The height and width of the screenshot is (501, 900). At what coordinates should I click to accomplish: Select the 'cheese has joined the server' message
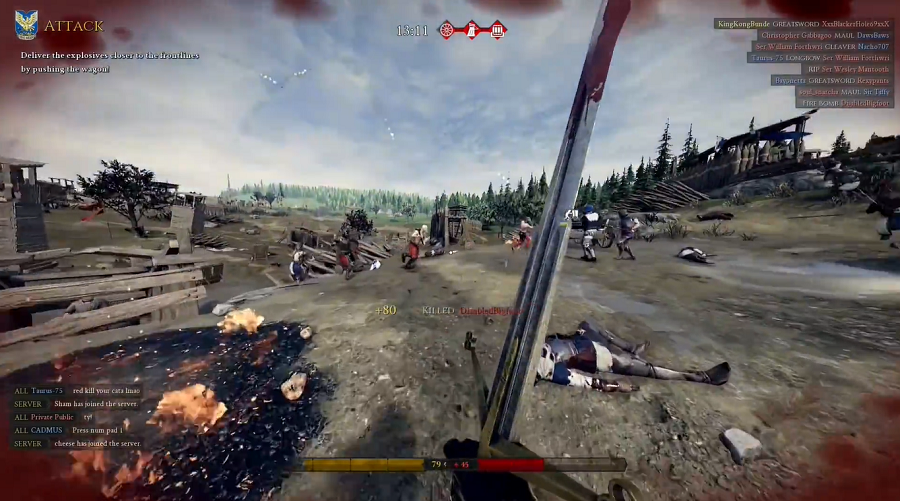pos(77,443)
